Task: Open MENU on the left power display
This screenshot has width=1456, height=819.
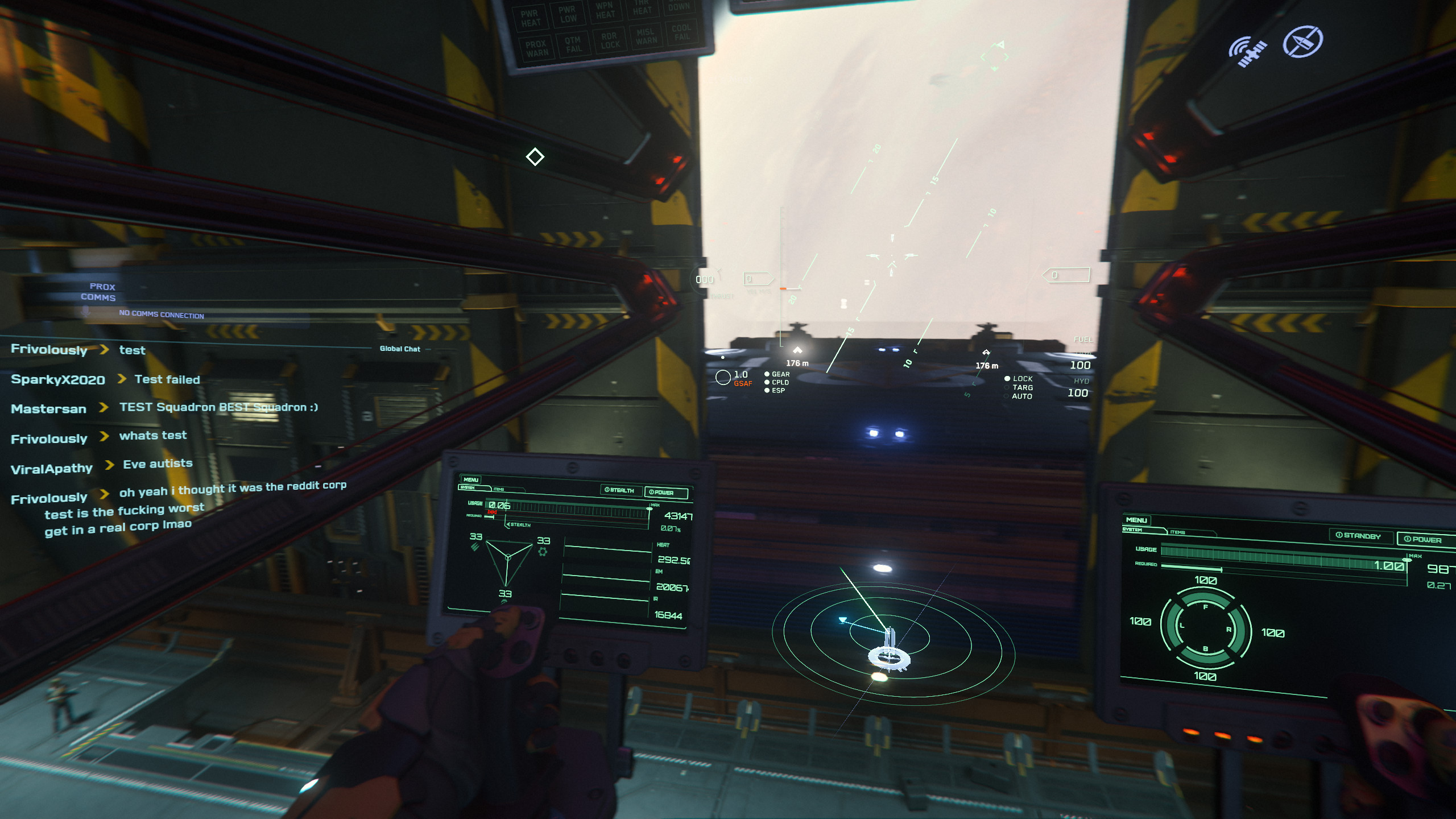Action: 471,479
